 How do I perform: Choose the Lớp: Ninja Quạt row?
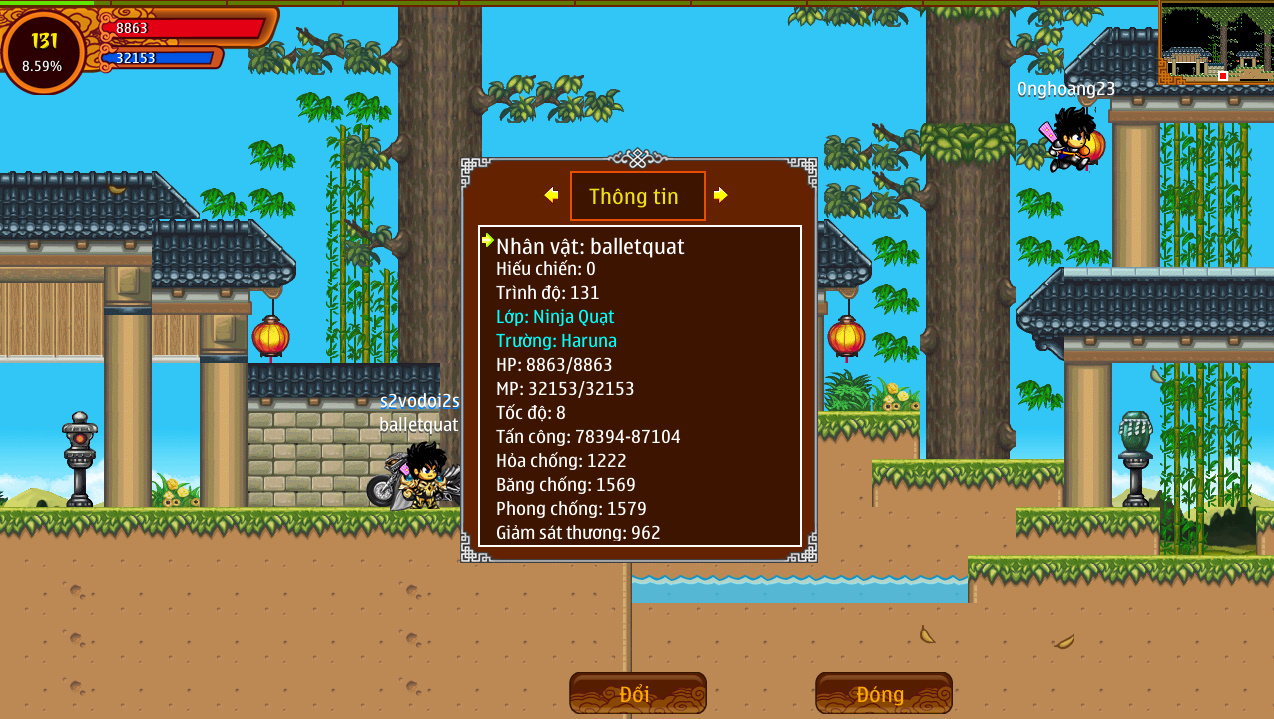pyautogui.click(x=555, y=317)
